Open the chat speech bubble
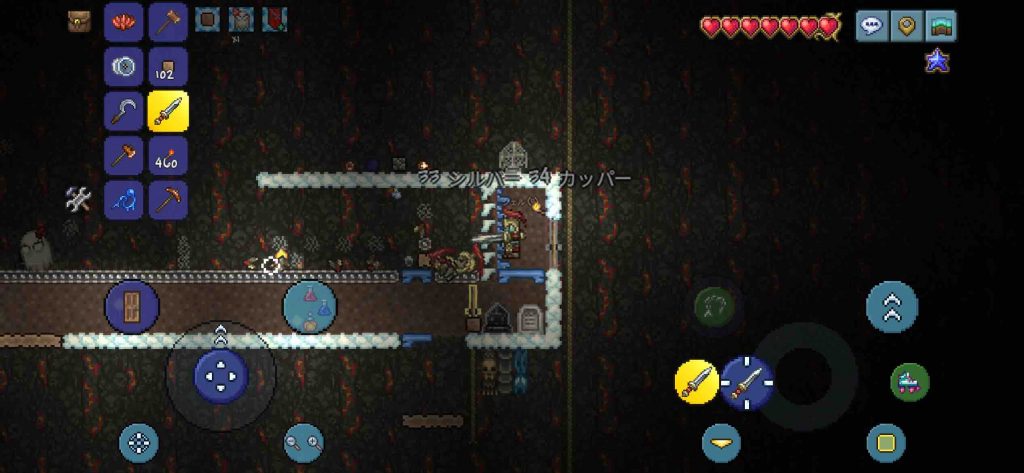 coord(871,26)
